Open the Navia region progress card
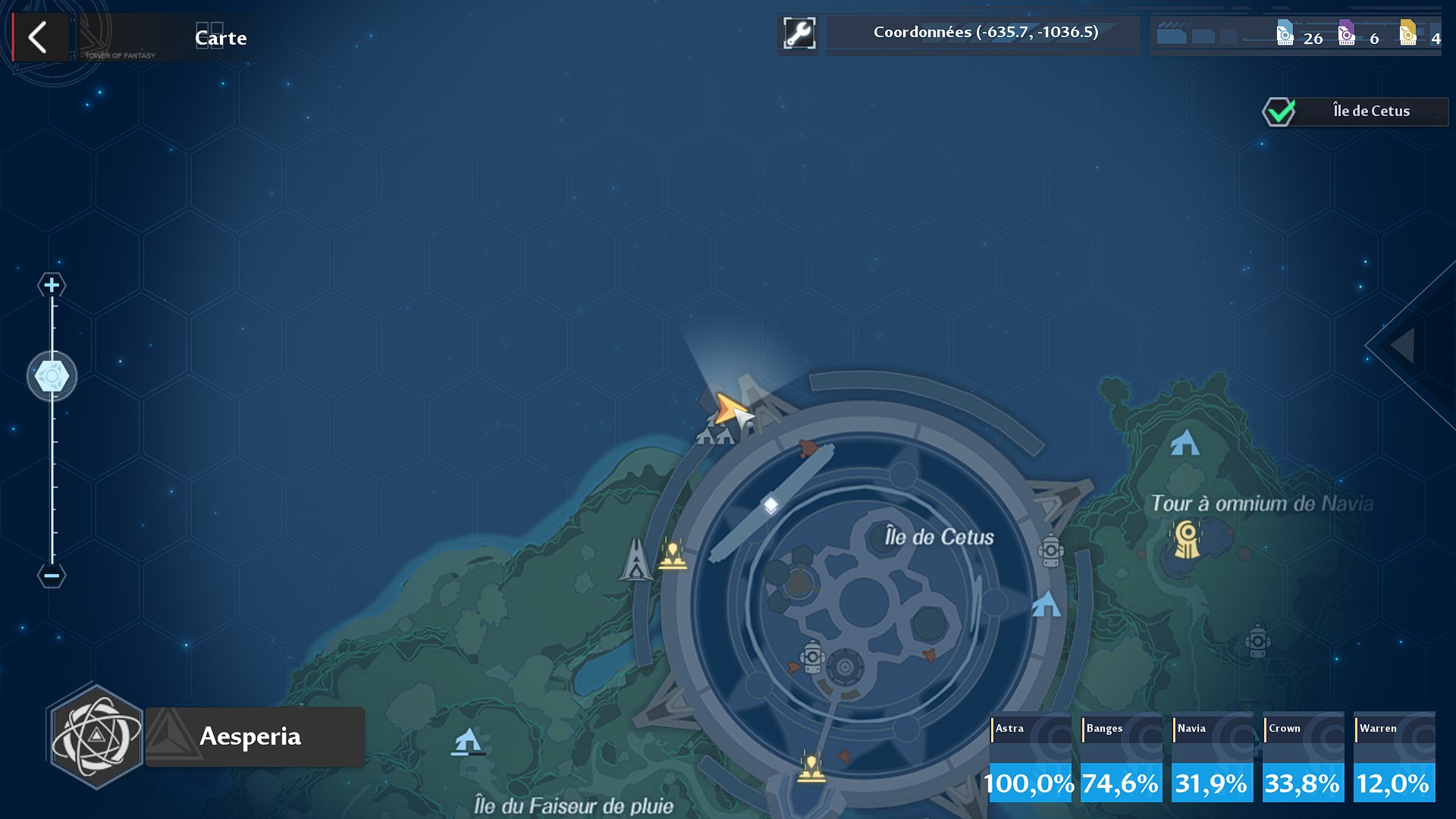The width and height of the screenshot is (1456, 819). pyautogui.click(x=1211, y=756)
